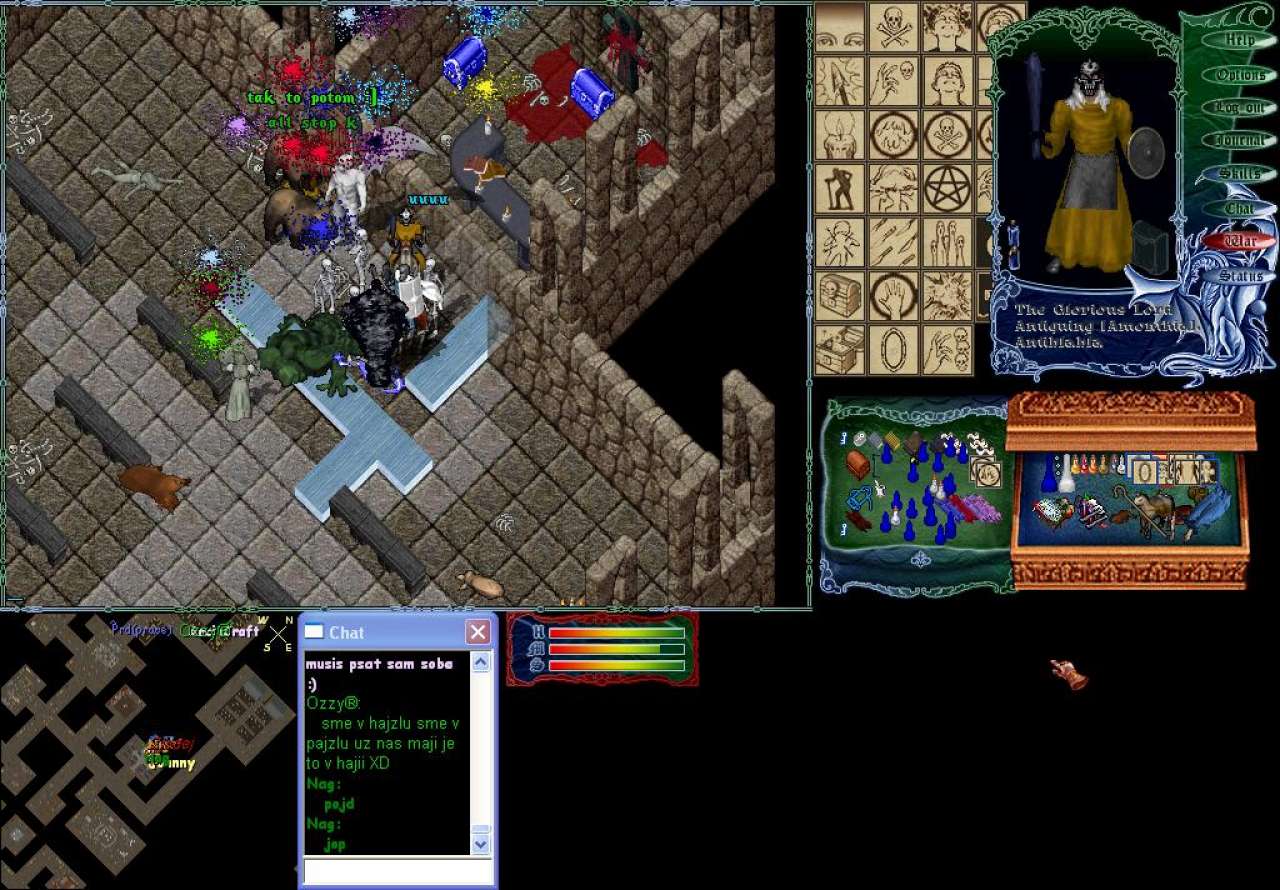
Task: Show the Skills list
Action: click(x=1240, y=174)
